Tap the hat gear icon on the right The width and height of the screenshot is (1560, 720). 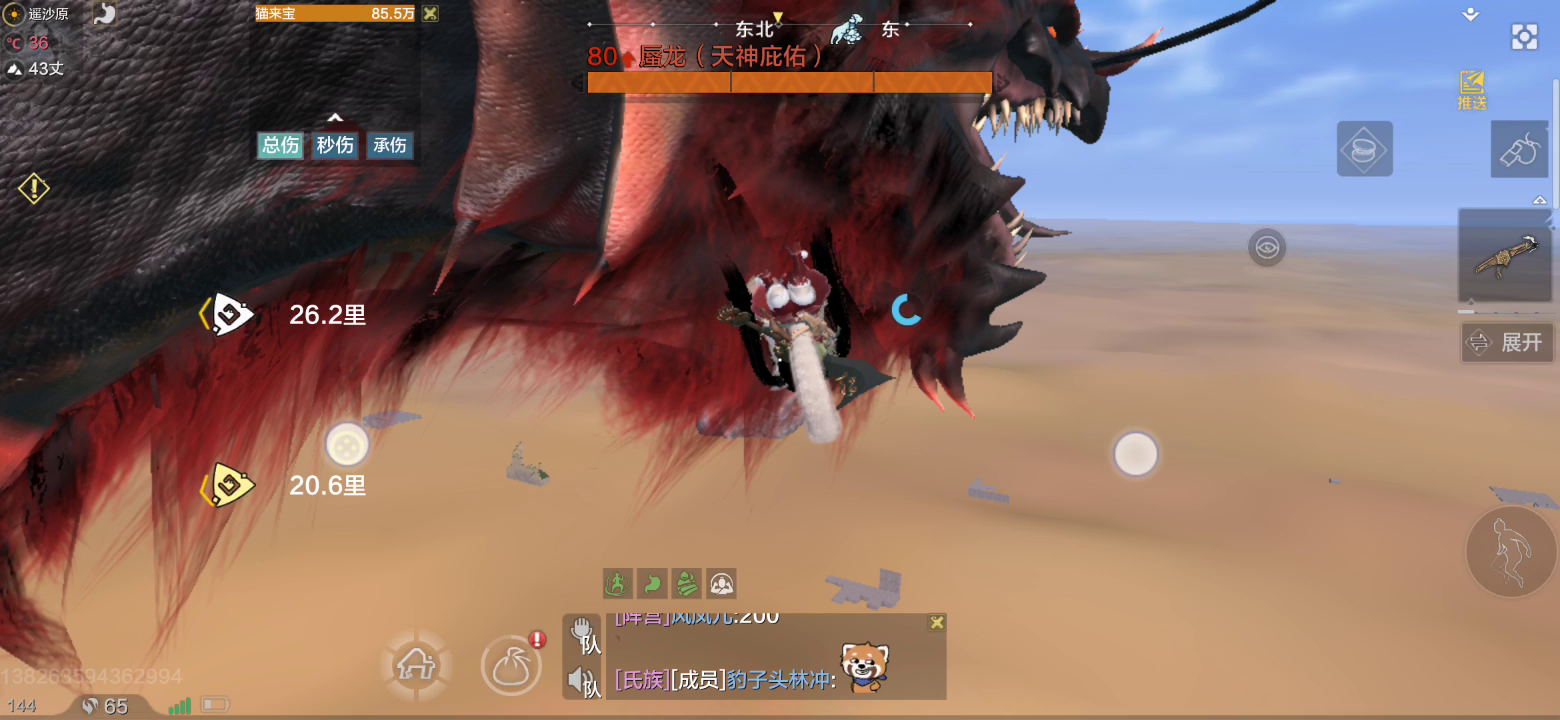pyautogui.click(x=1365, y=148)
